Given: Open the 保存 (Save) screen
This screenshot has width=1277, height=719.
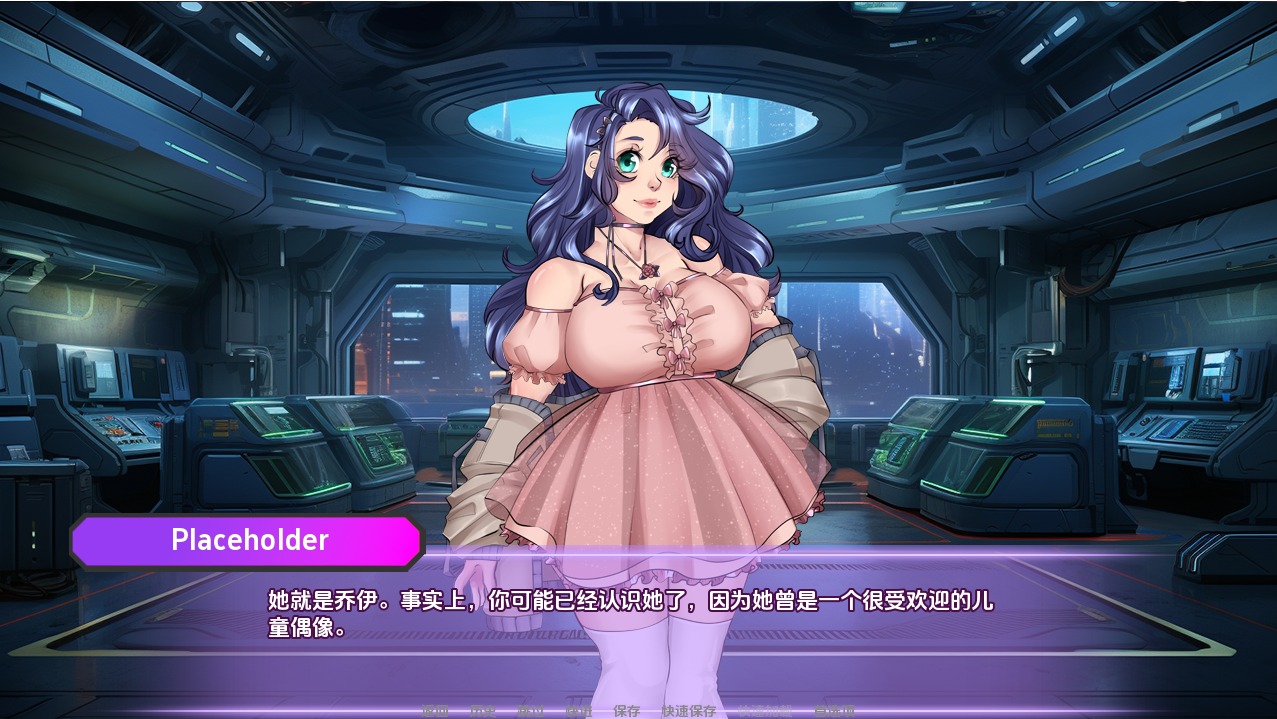Looking at the screenshot, I should pyautogui.click(x=627, y=711).
